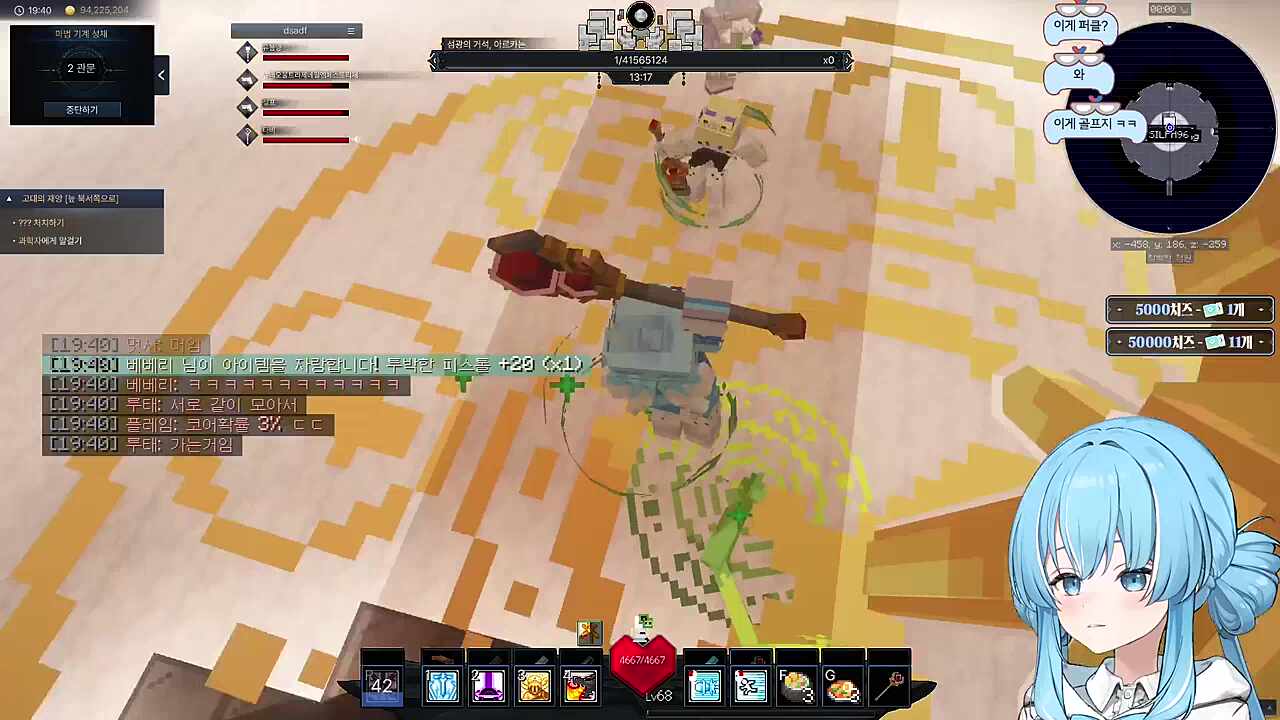The image size is (1280, 720).
Task: Open the dsadf party list menu
Action: coord(350,31)
